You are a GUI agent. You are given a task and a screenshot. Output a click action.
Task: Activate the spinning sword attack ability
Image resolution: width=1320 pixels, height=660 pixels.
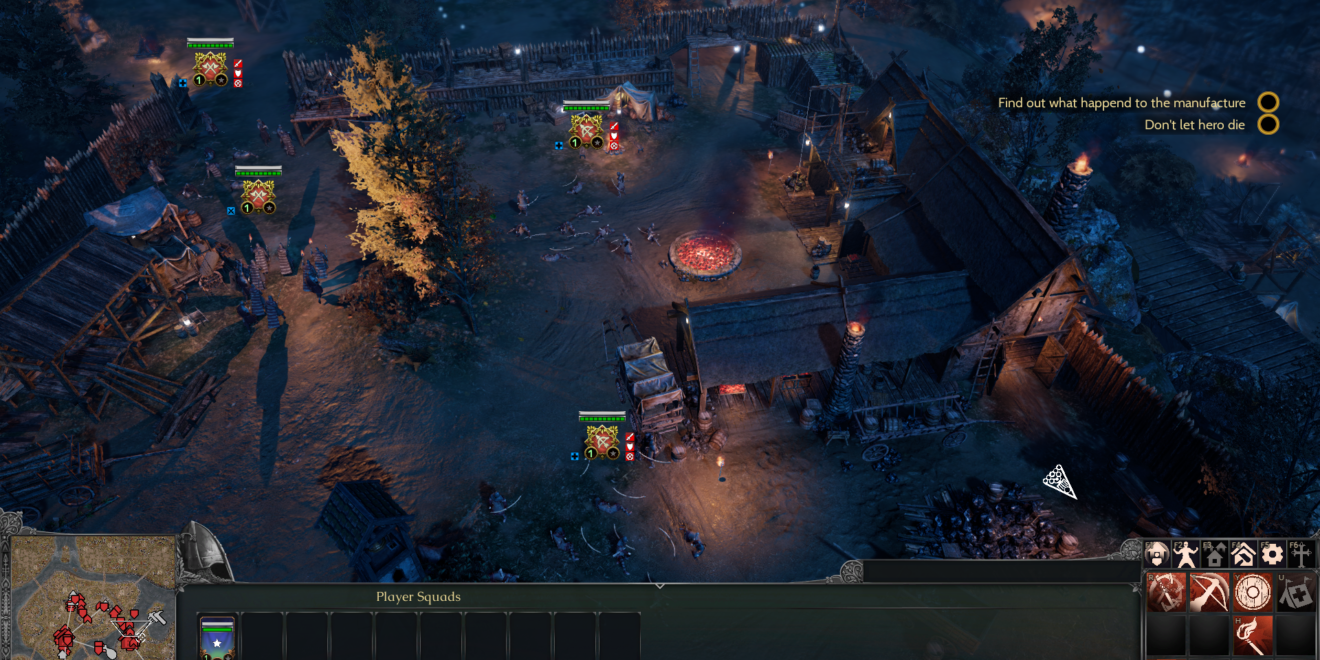tap(1166, 593)
